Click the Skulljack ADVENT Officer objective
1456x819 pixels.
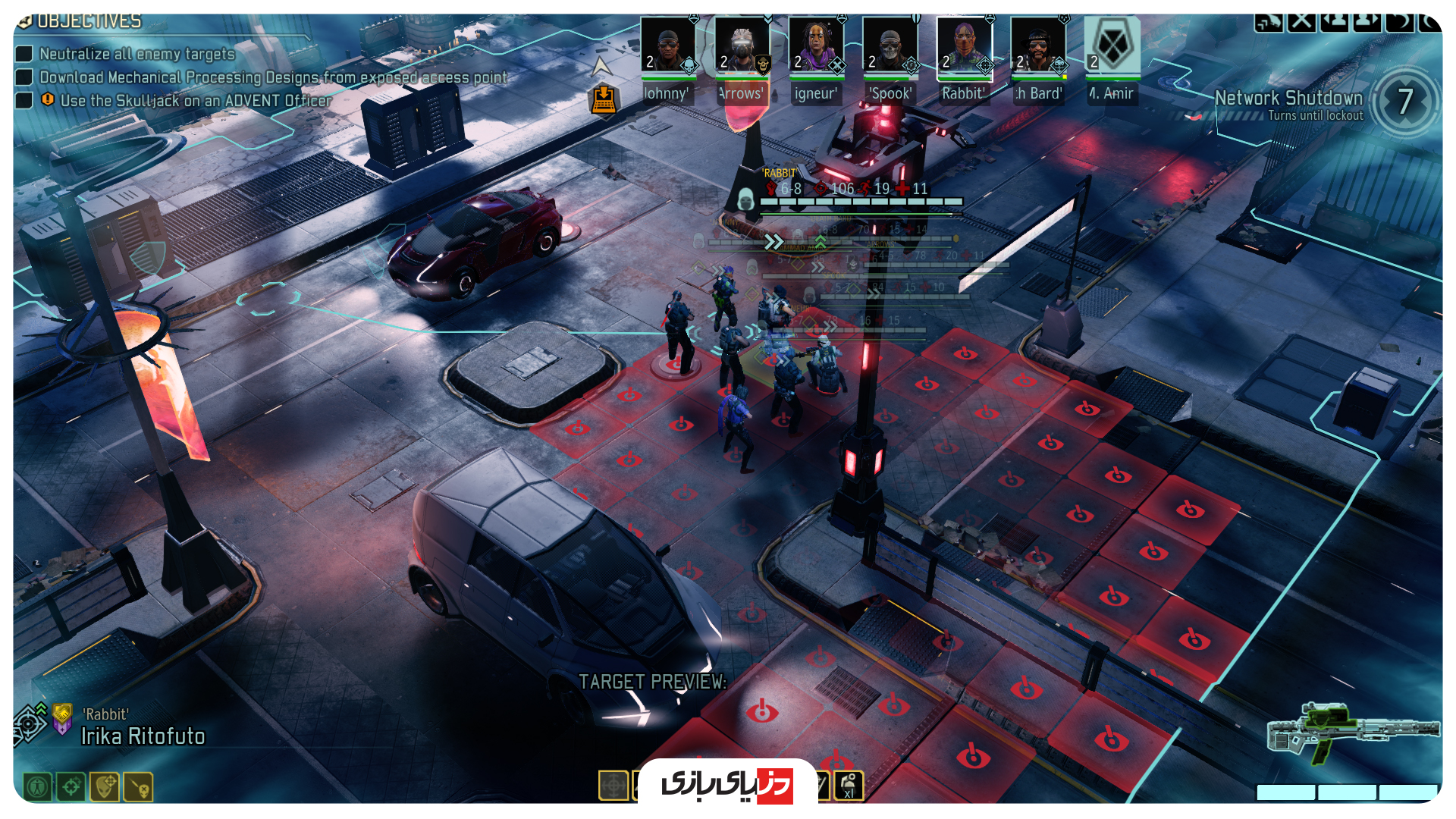point(196,101)
